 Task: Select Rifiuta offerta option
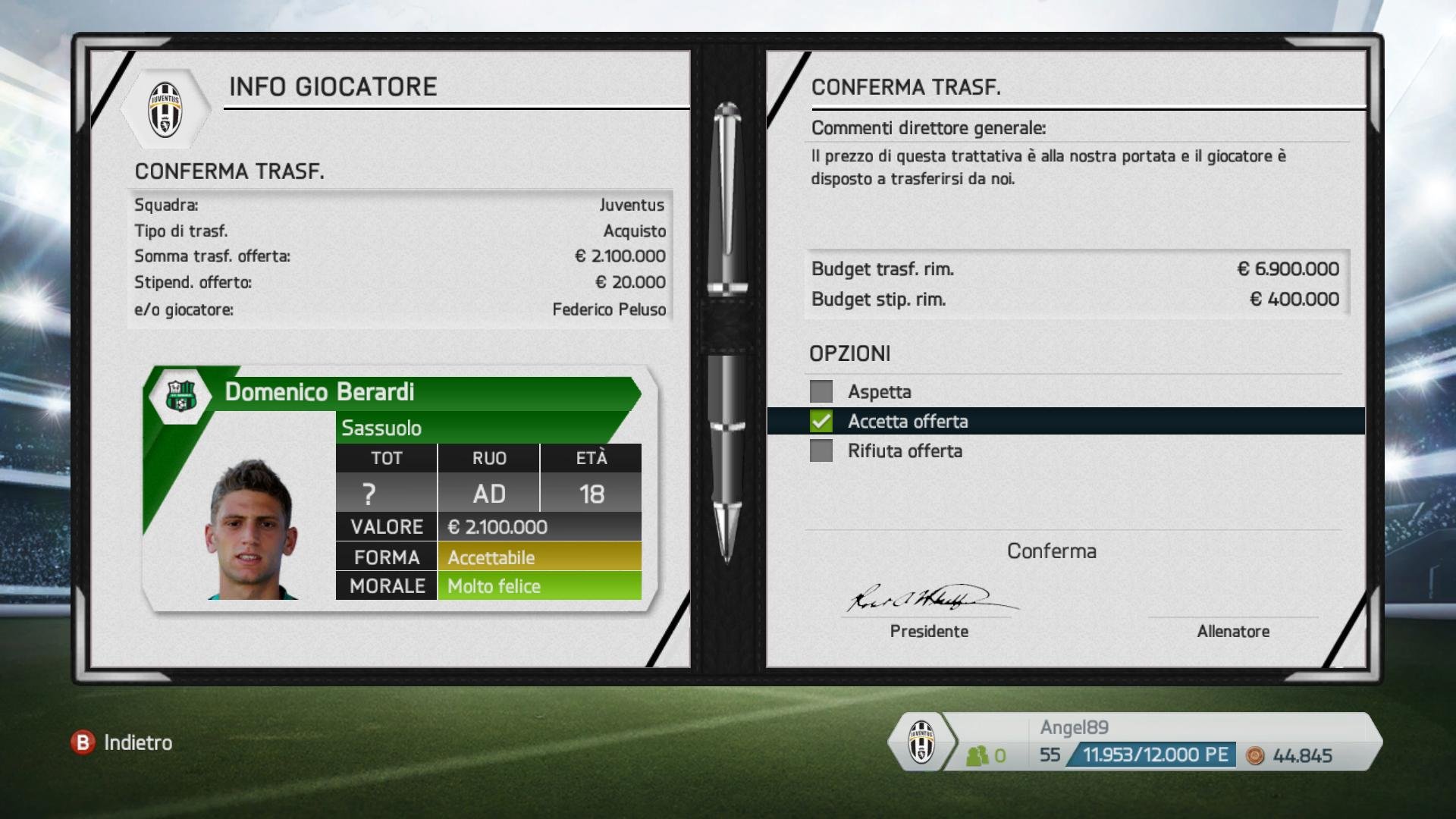905,451
